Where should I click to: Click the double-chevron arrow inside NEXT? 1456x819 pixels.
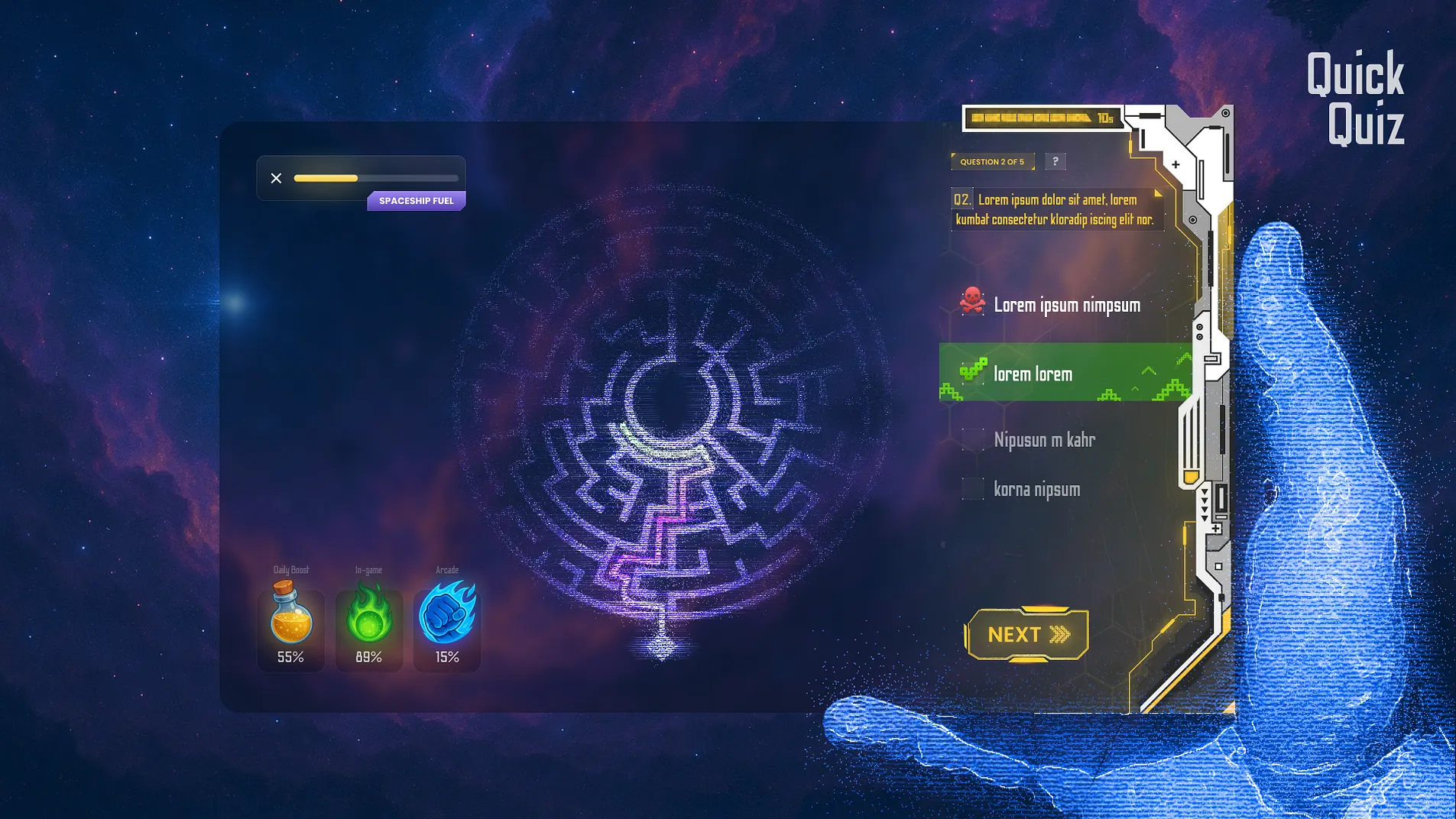pyautogui.click(x=1059, y=633)
